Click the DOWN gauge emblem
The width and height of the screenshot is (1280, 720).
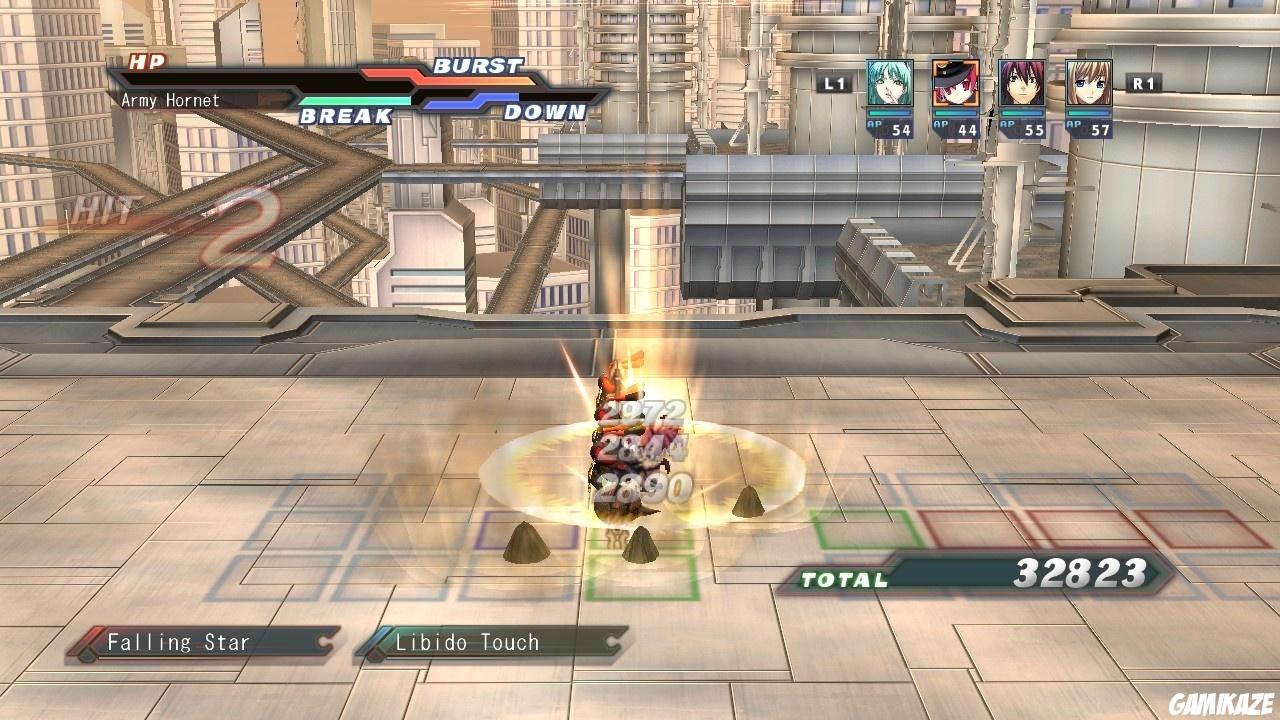click(545, 113)
